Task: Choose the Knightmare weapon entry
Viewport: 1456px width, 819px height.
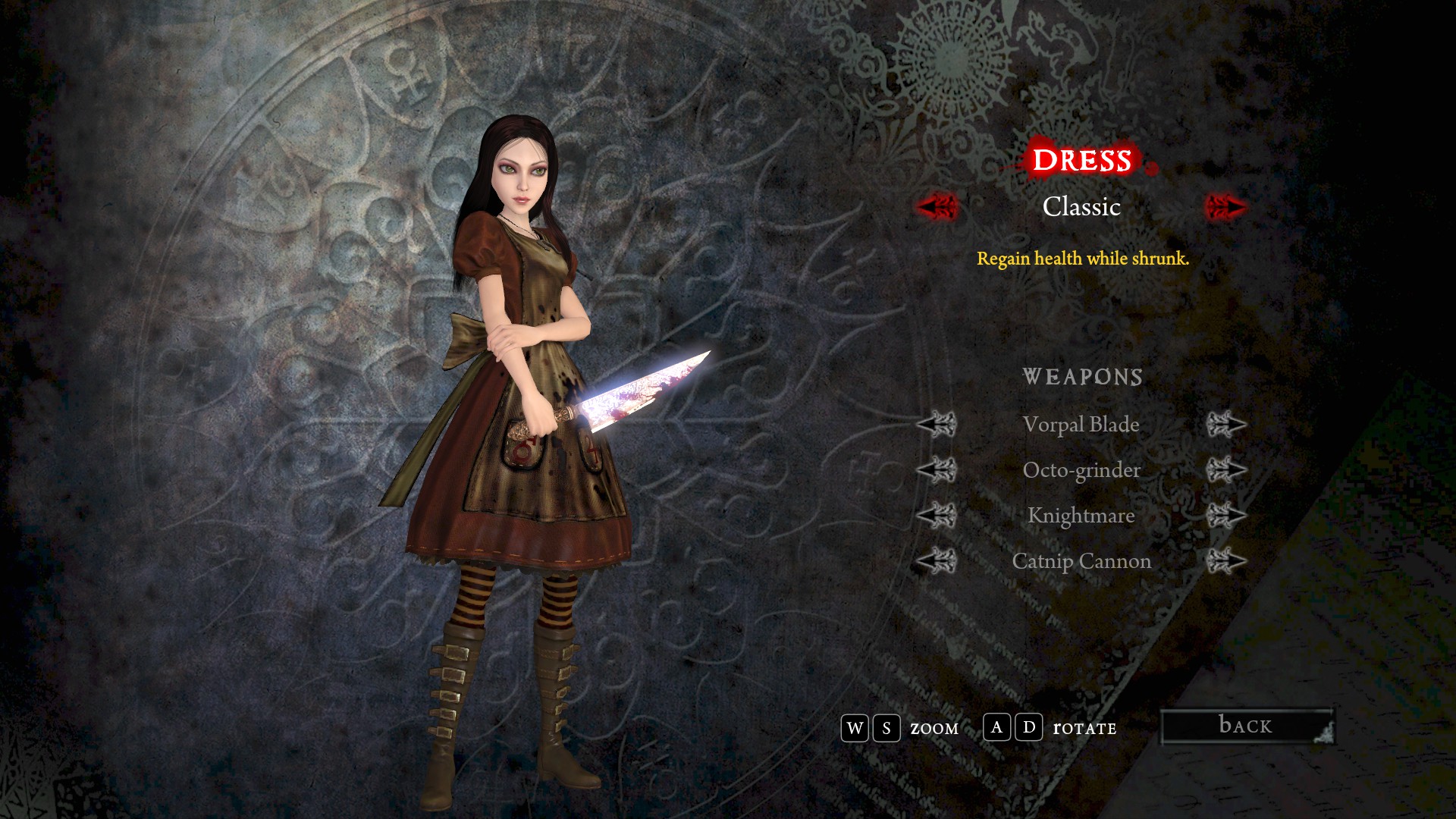Action: click(1081, 516)
